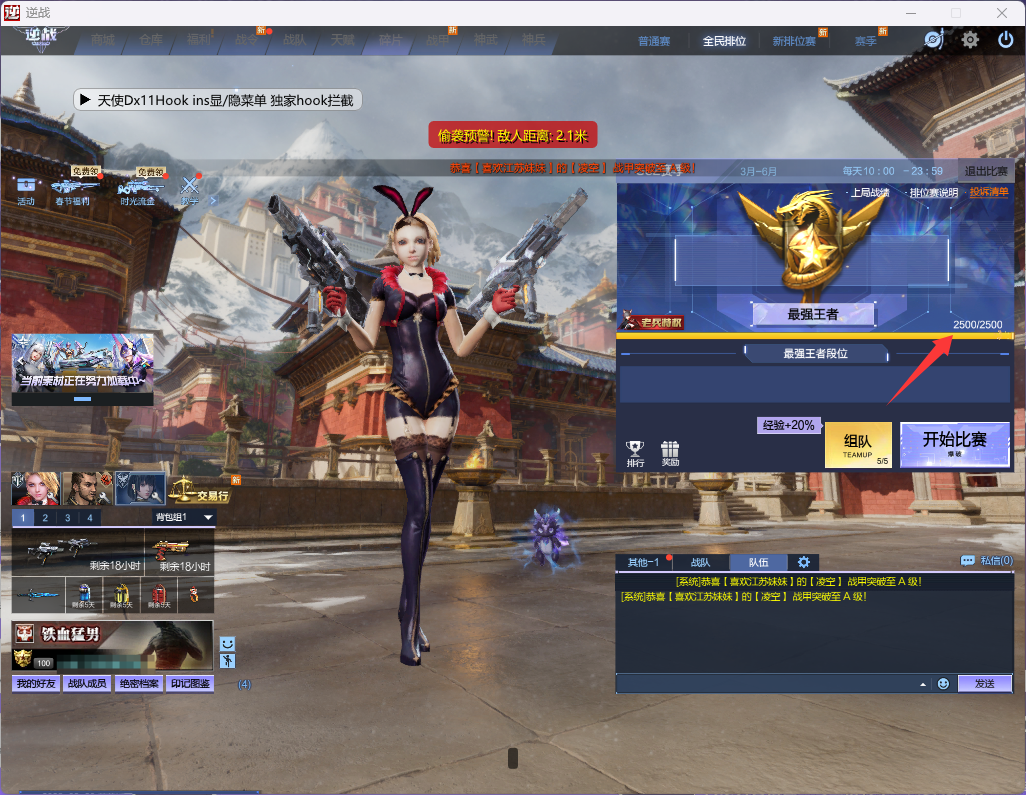Select the 新排位赛 tab

coord(793,41)
